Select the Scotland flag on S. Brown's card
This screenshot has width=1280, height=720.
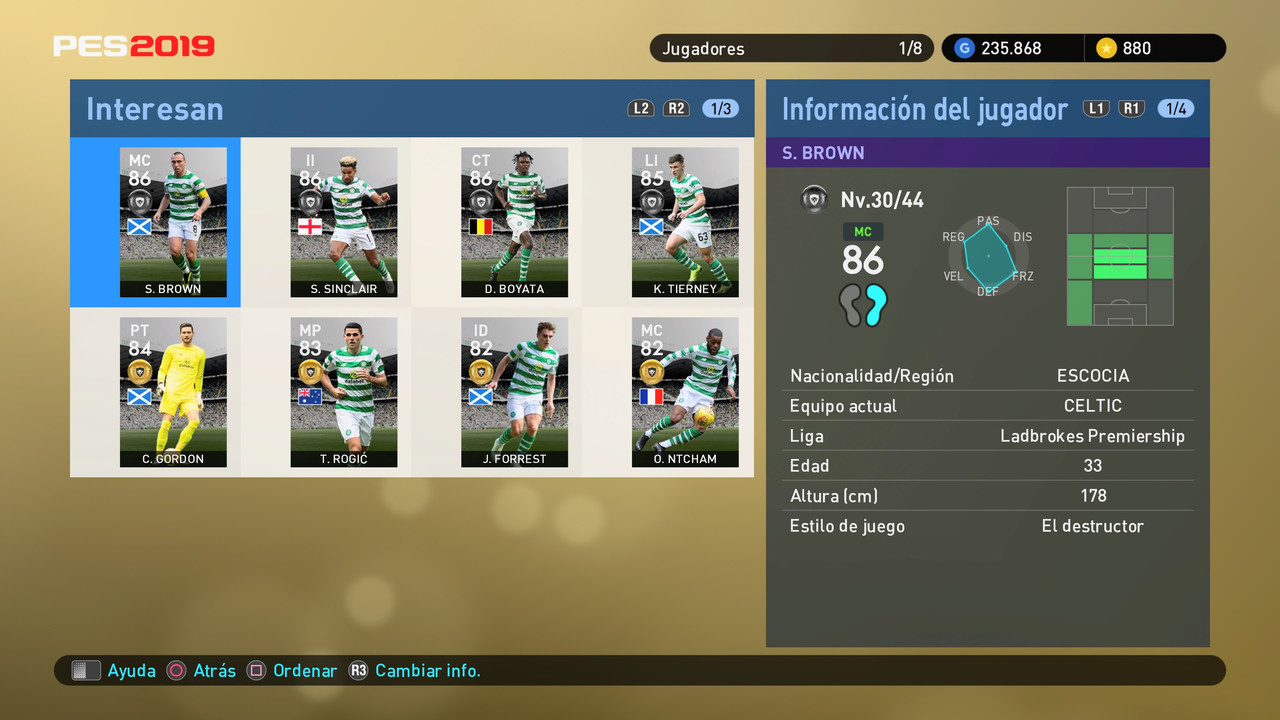tap(141, 226)
